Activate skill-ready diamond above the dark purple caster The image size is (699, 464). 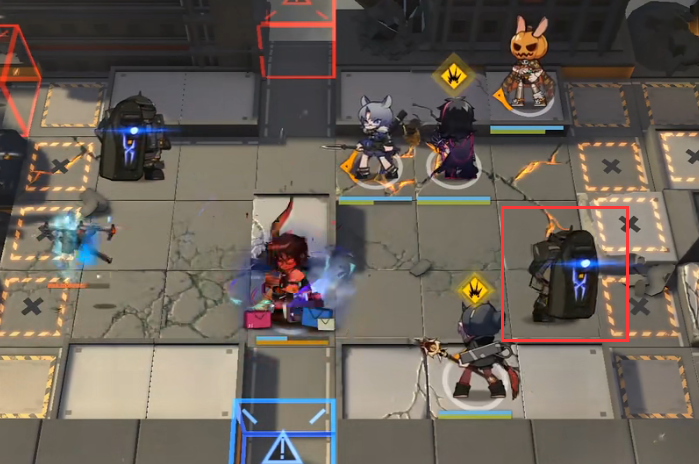[452, 72]
